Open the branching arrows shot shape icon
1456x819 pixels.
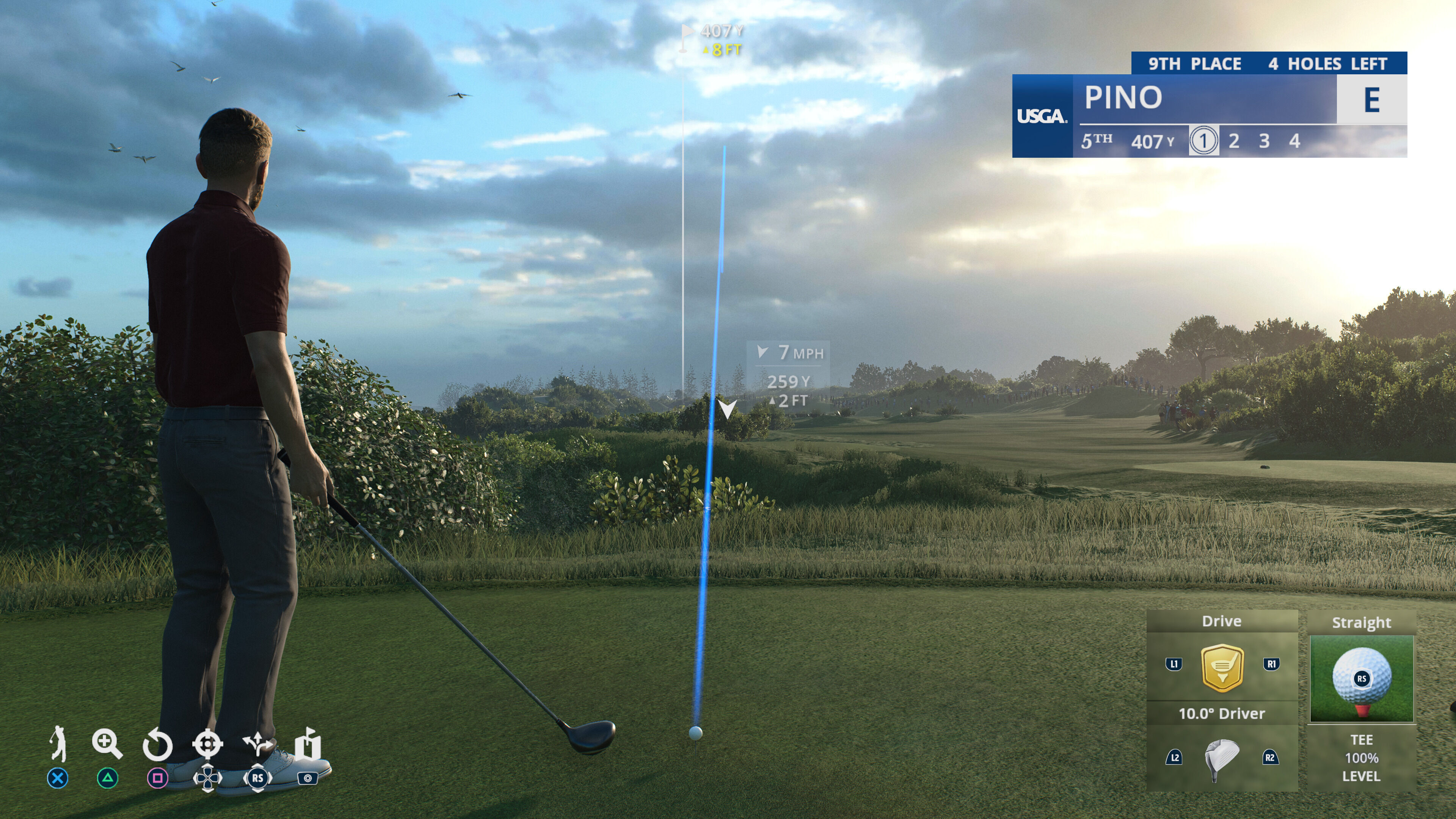(x=257, y=744)
